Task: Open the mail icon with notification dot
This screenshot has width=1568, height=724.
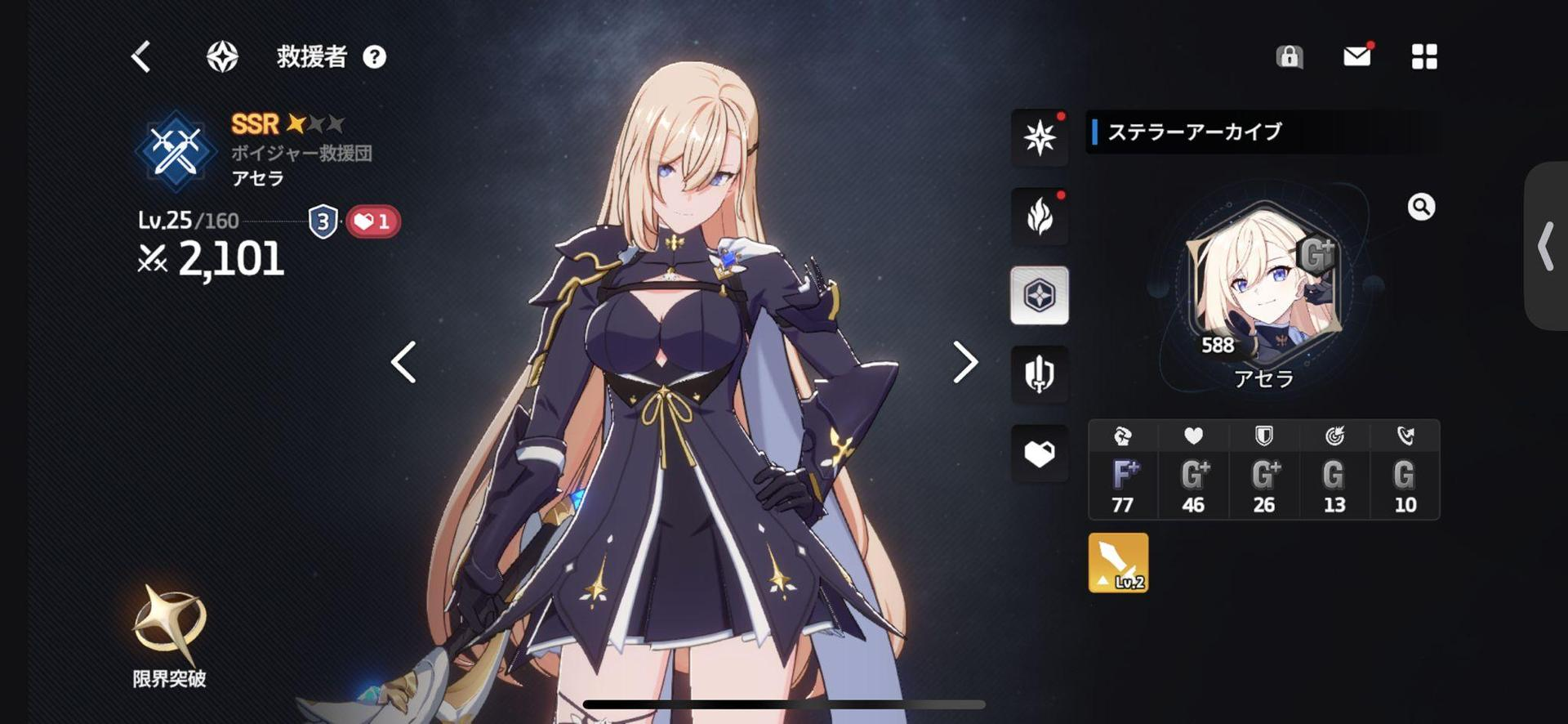Action: point(1356,56)
